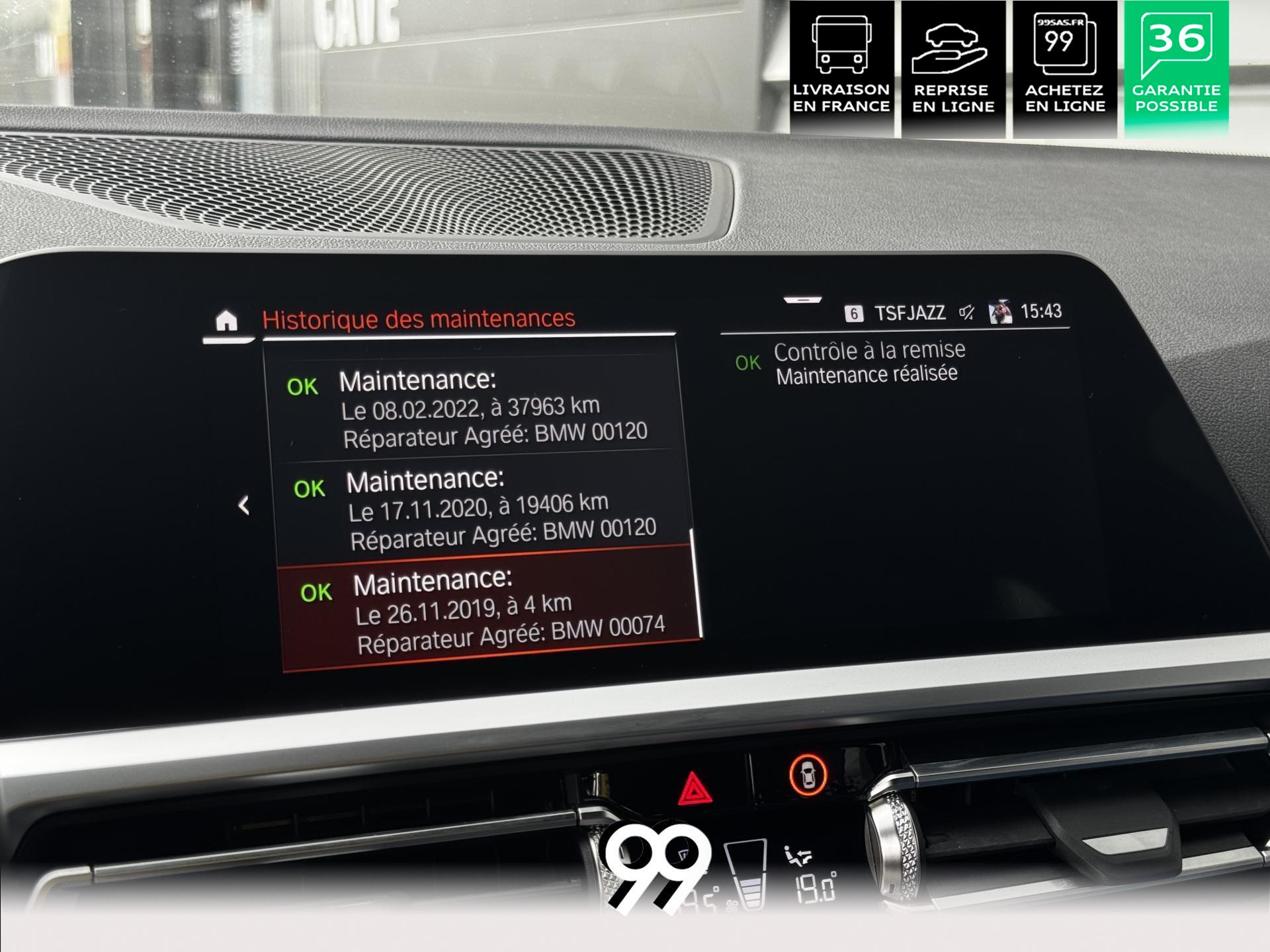This screenshot has width=1270, height=952.
Task: Select the Contrôle à la remise item
Action: click(x=869, y=361)
